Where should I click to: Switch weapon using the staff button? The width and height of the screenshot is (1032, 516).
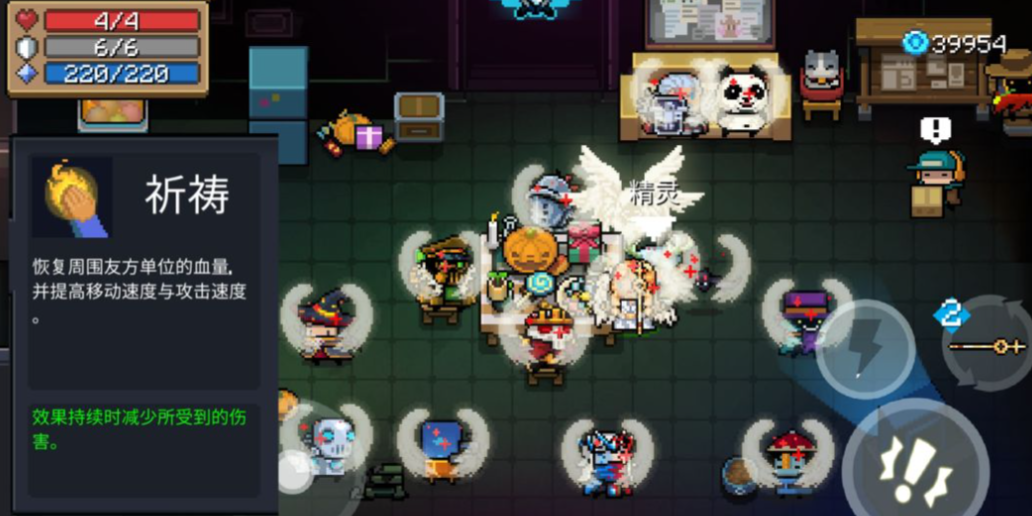tap(988, 346)
